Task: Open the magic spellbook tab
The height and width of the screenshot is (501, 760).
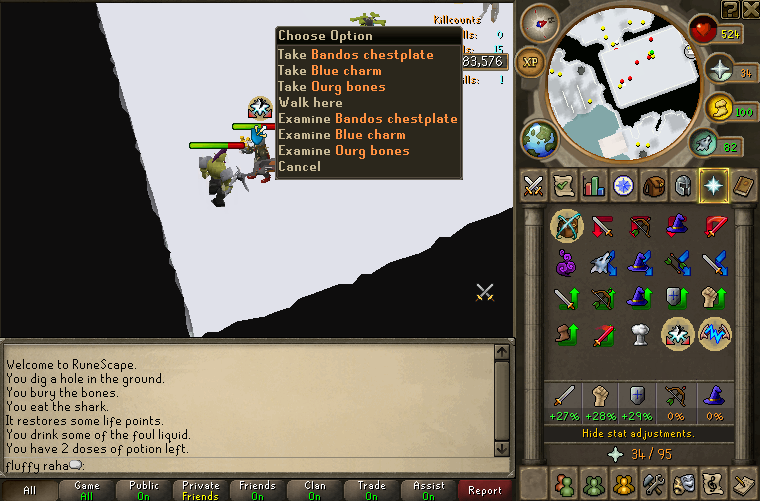Action: 744,186
